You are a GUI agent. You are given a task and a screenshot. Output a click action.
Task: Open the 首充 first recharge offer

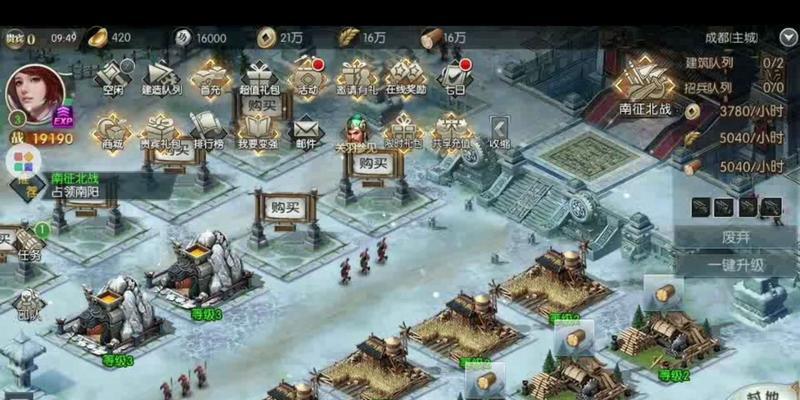pos(211,74)
